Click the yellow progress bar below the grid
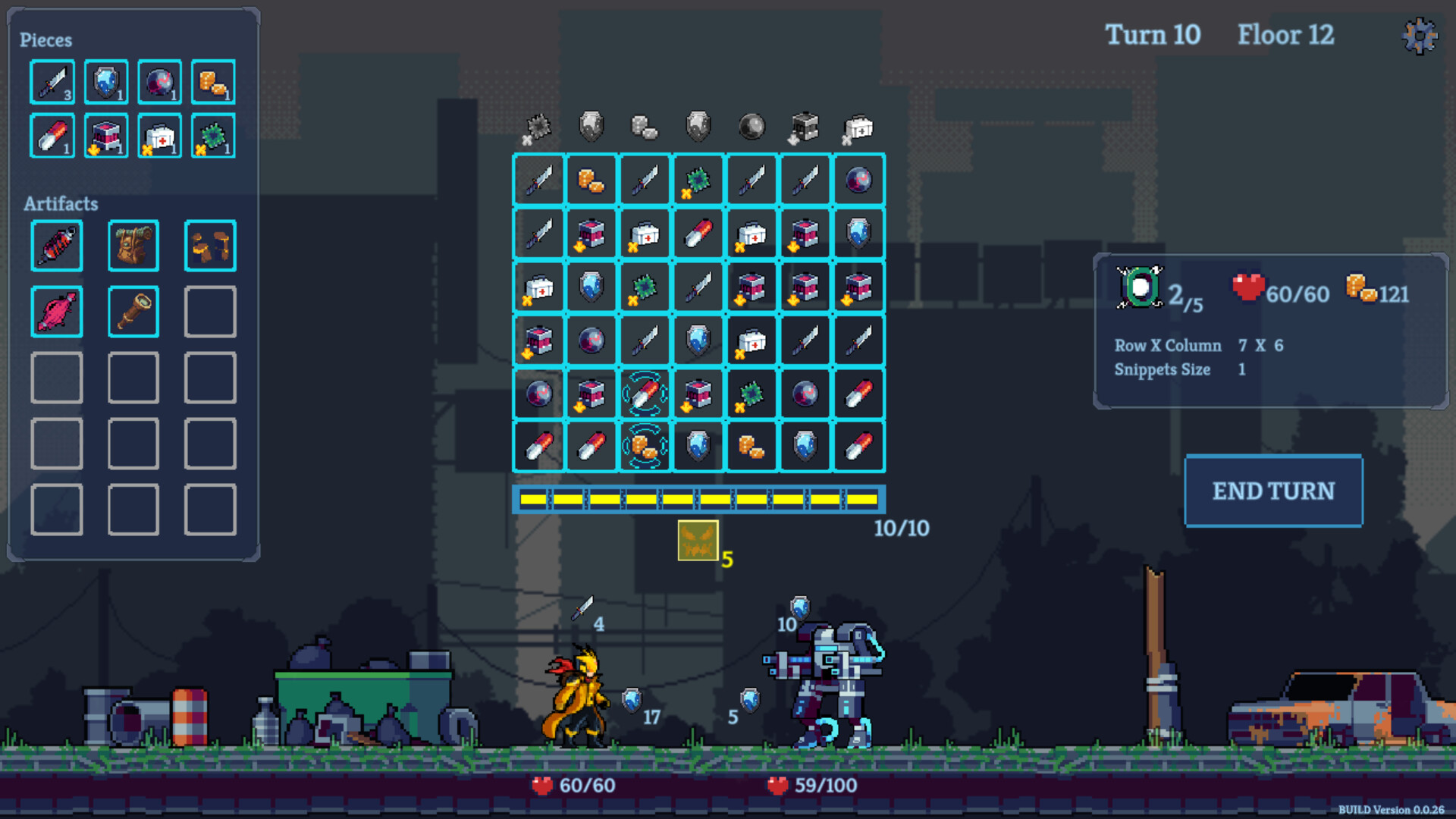The height and width of the screenshot is (819, 1456). coord(699,498)
